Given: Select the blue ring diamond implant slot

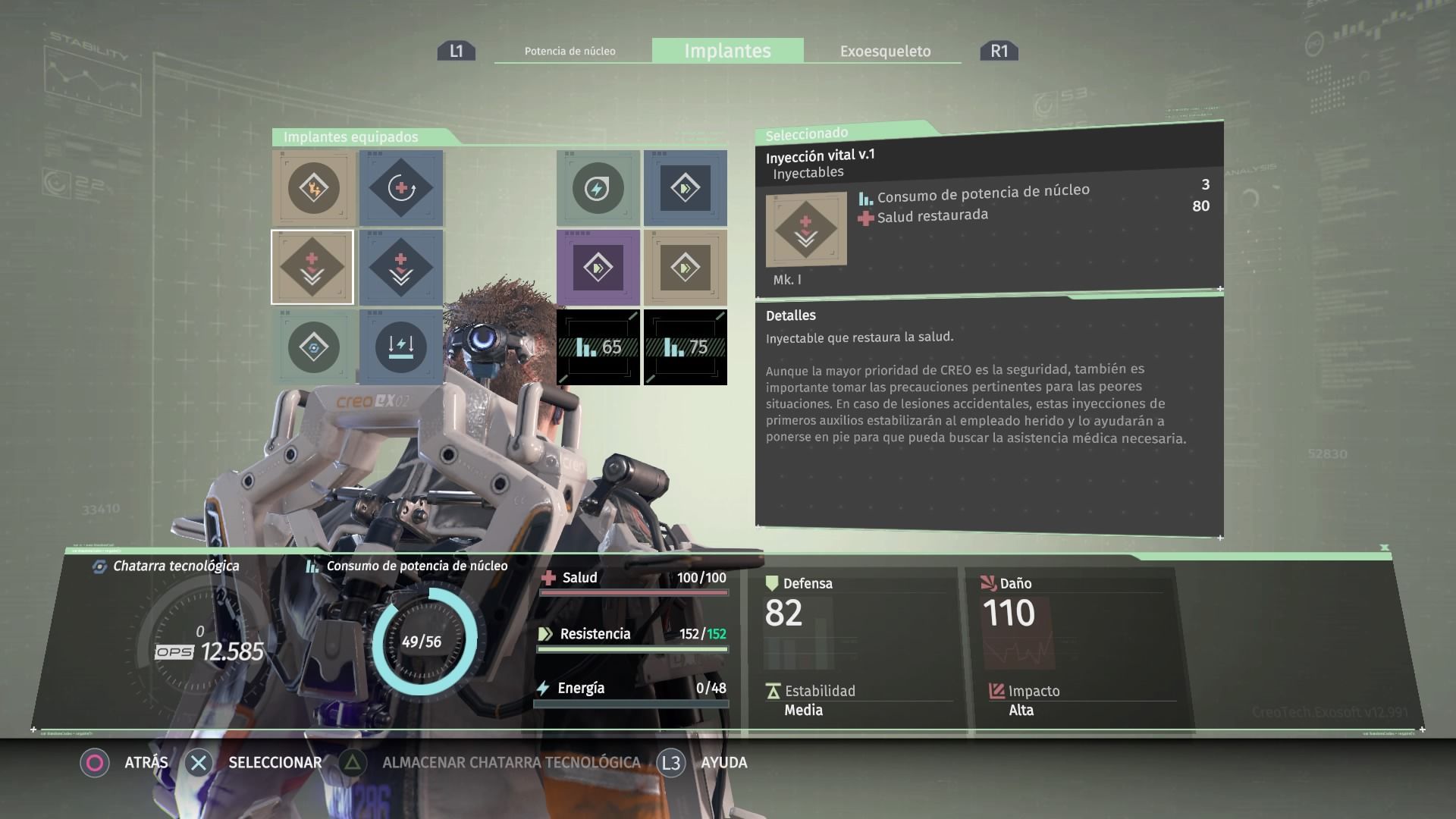Looking at the screenshot, I should pyautogui.click(x=313, y=347).
